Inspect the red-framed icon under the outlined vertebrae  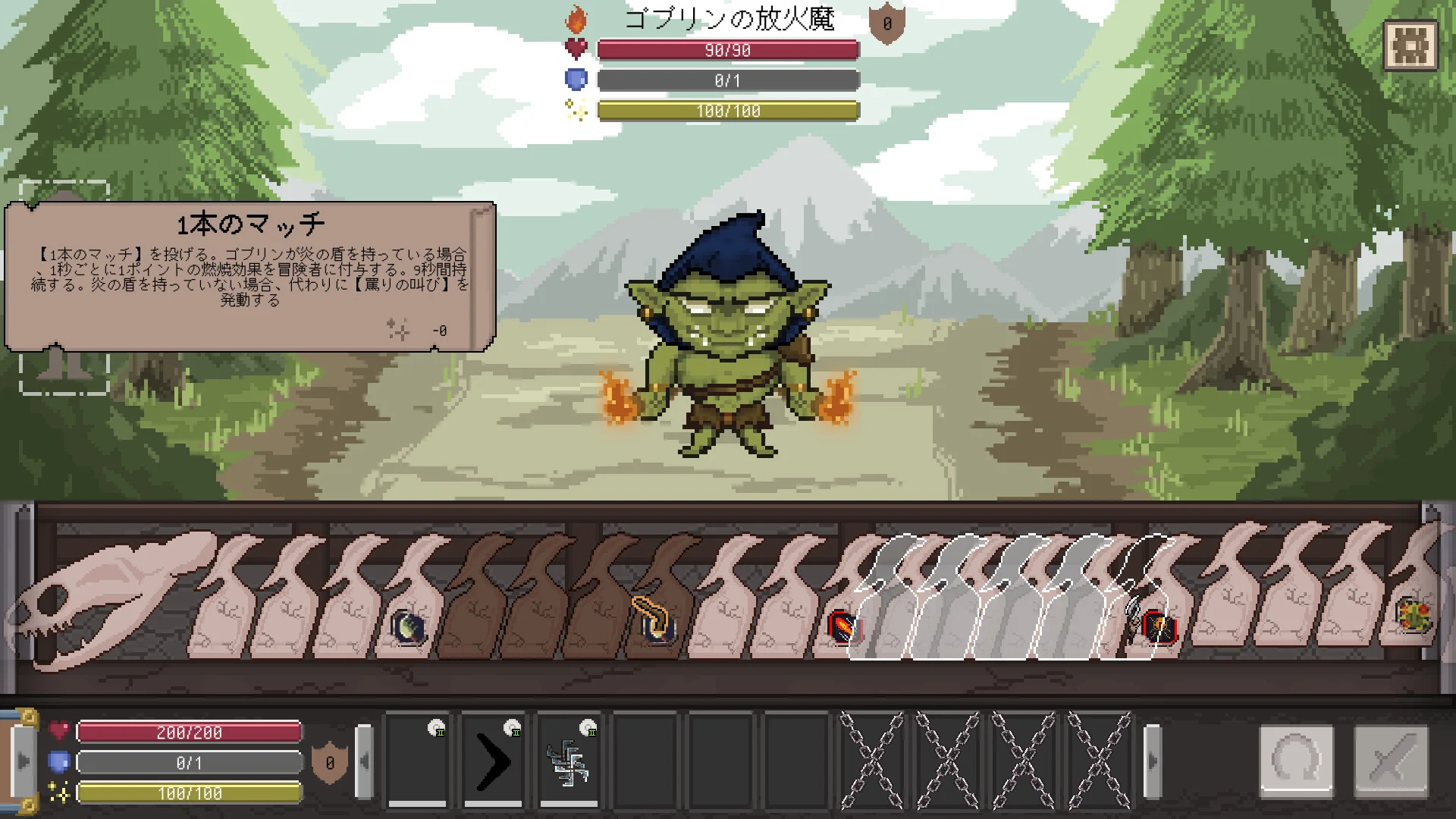coord(1158,627)
